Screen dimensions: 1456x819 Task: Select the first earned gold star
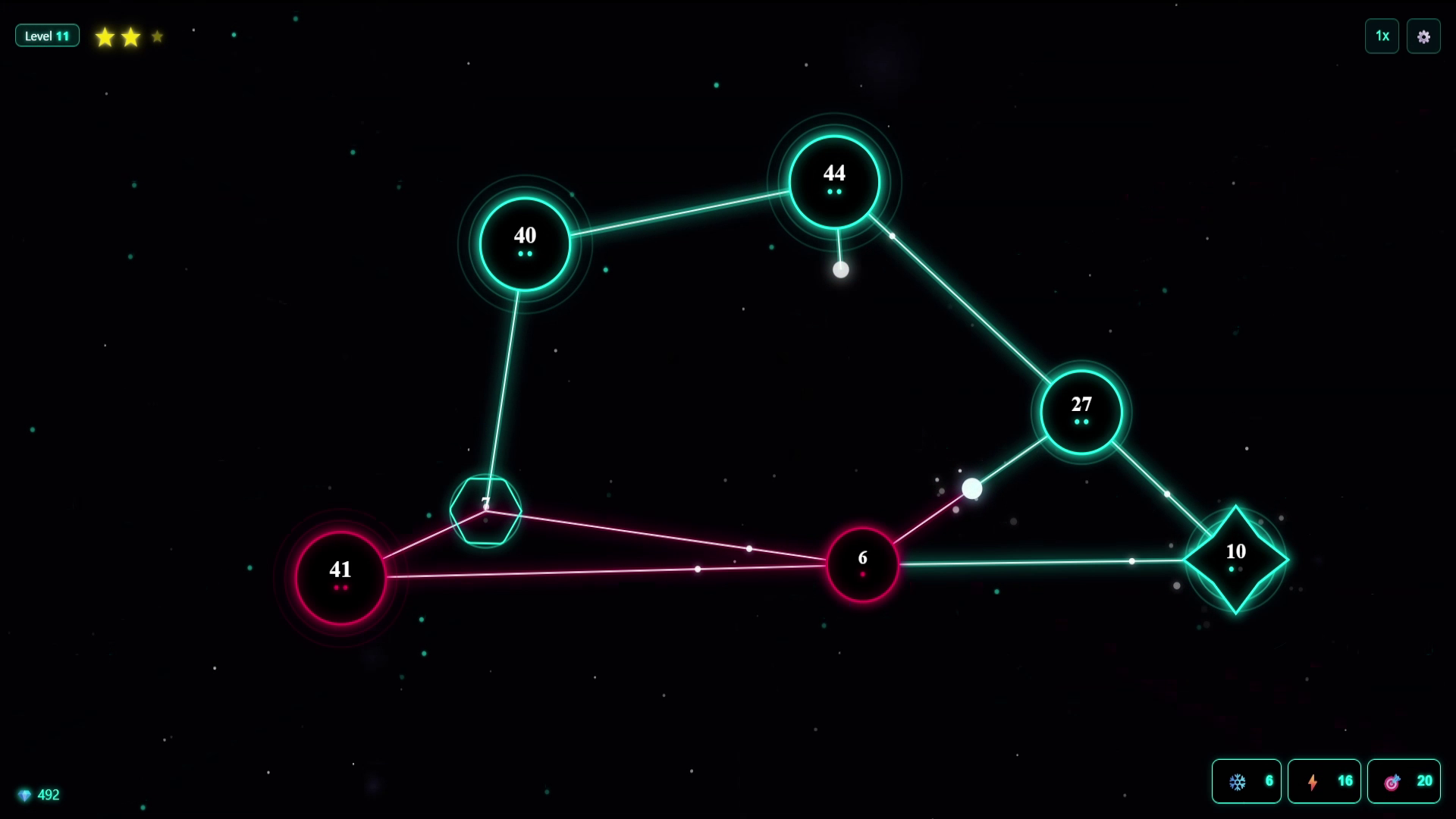(x=104, y=36)
